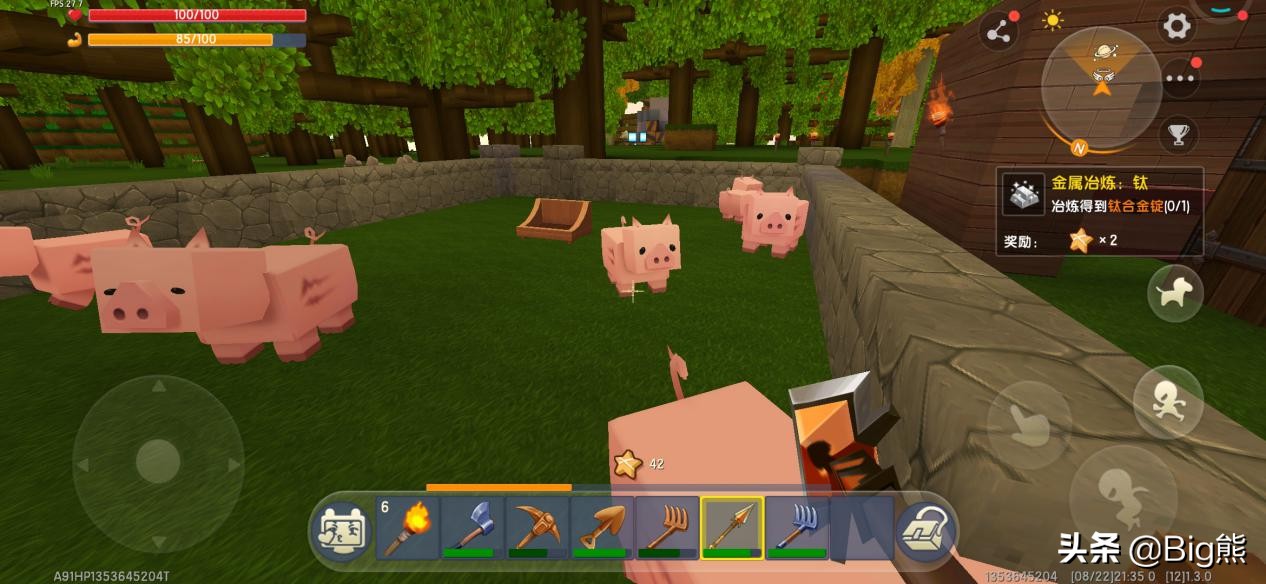Tap the virtual movement joystick

[157, 464]
